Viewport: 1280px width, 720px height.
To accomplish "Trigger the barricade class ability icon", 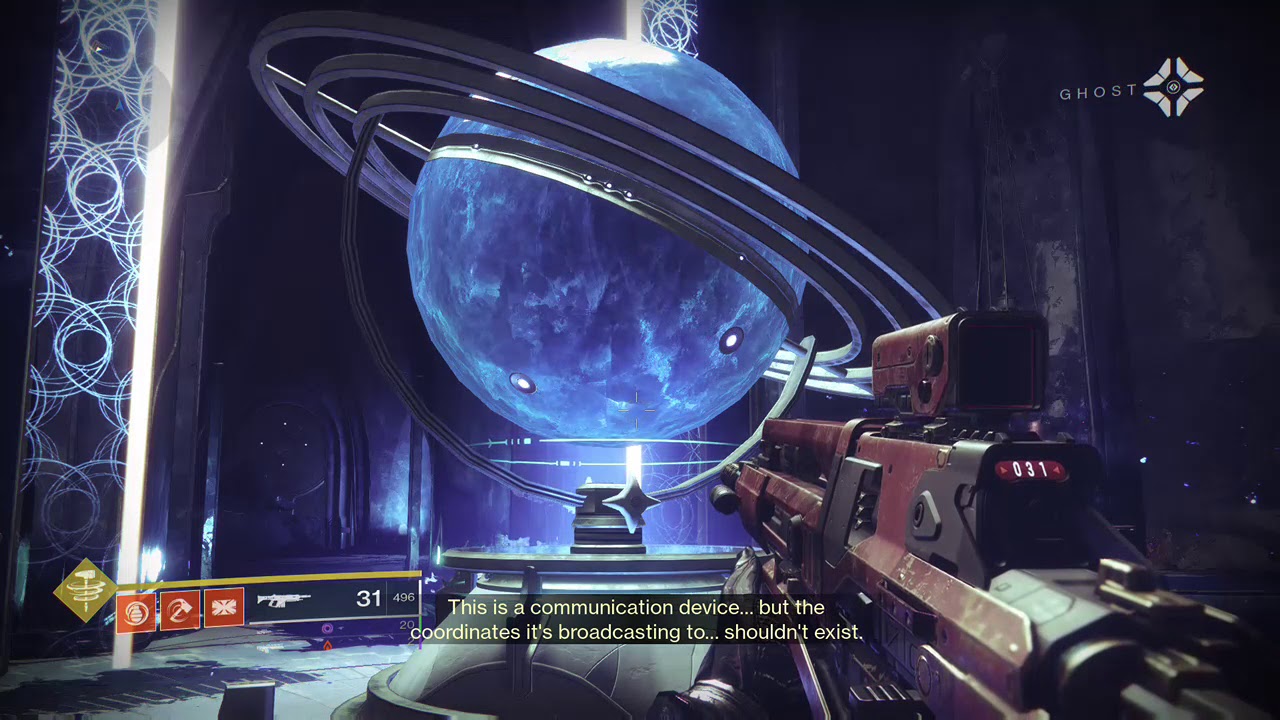I will coord(224,610).
